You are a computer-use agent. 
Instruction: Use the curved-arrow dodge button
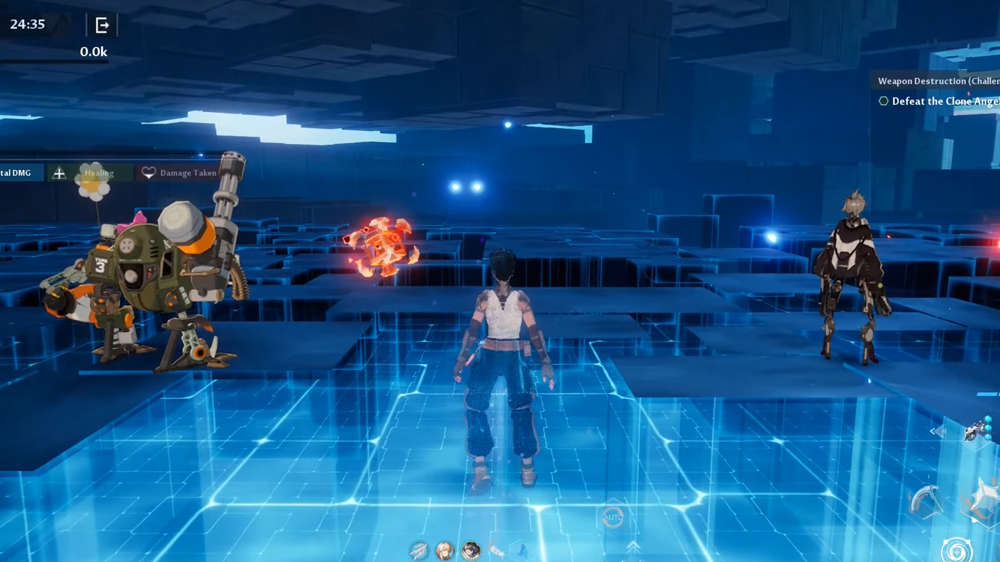point(925,500)
